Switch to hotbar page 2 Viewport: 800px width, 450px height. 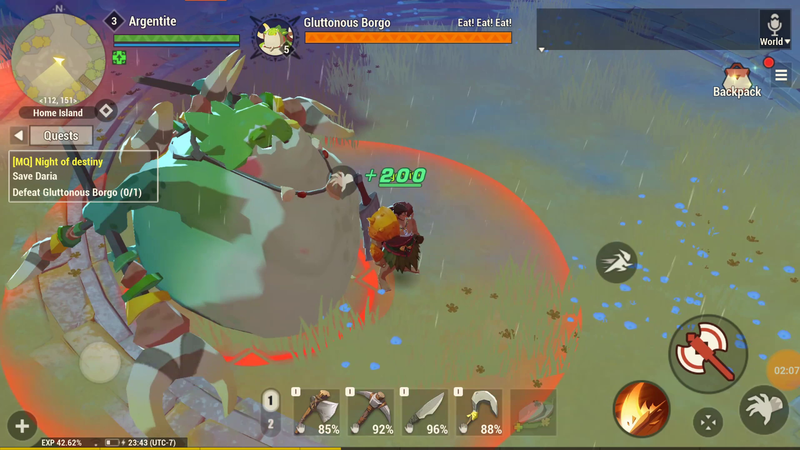click(x=270, y=424)
